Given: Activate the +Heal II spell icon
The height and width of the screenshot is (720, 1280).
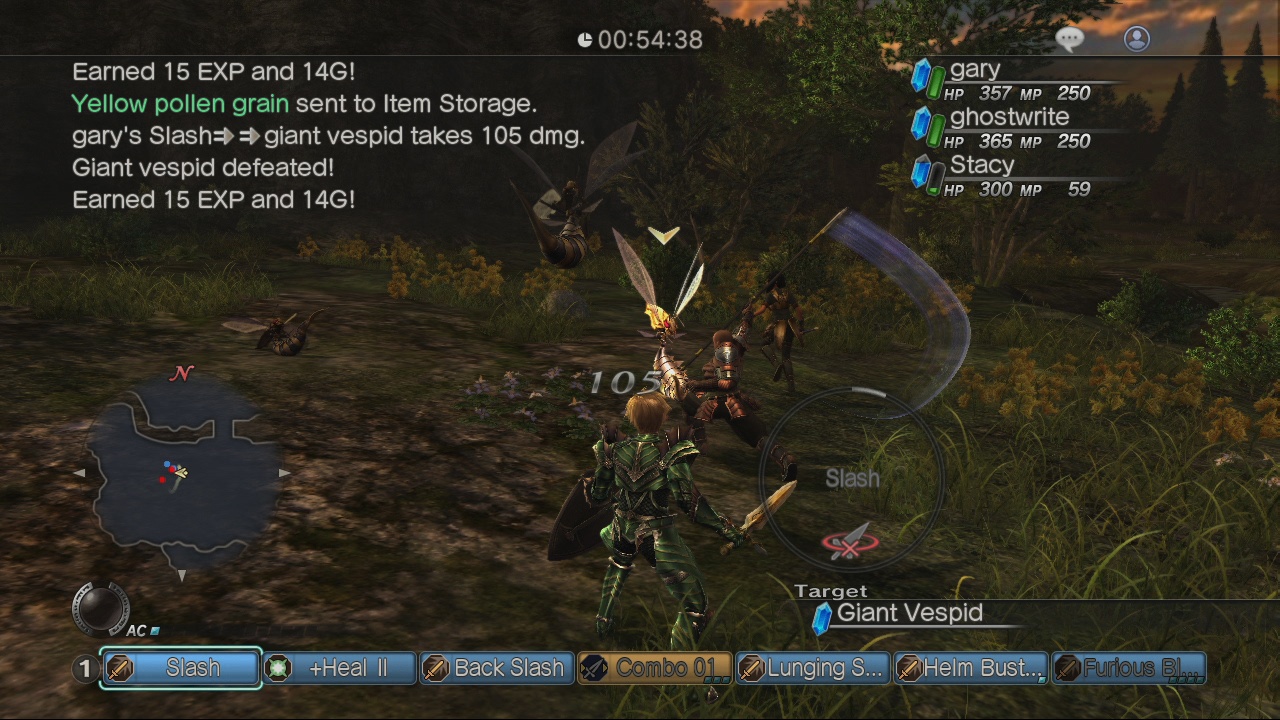Looking at the screenshot, I should click(280, 668).
